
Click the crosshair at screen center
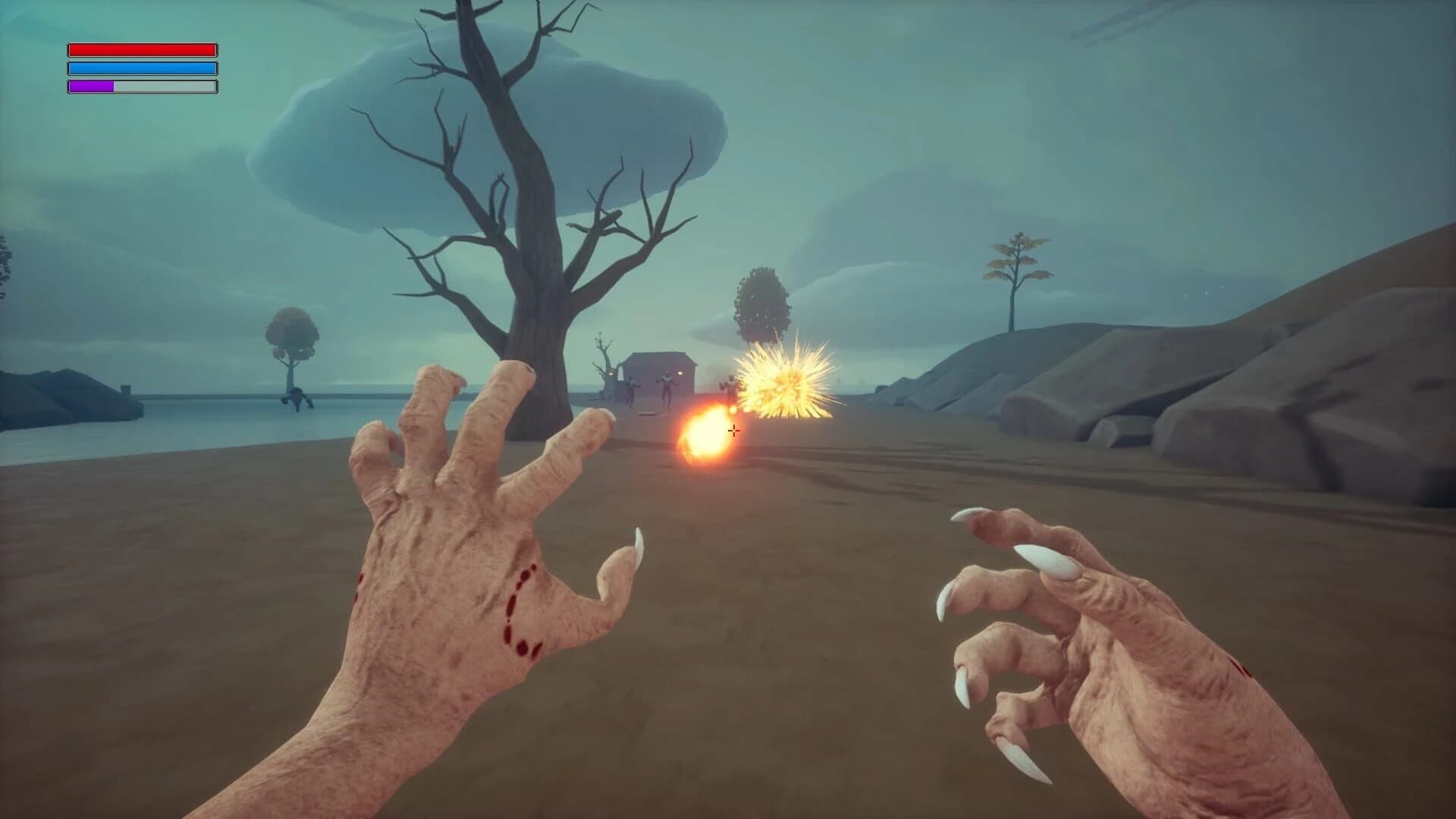(x=734, y=431)
